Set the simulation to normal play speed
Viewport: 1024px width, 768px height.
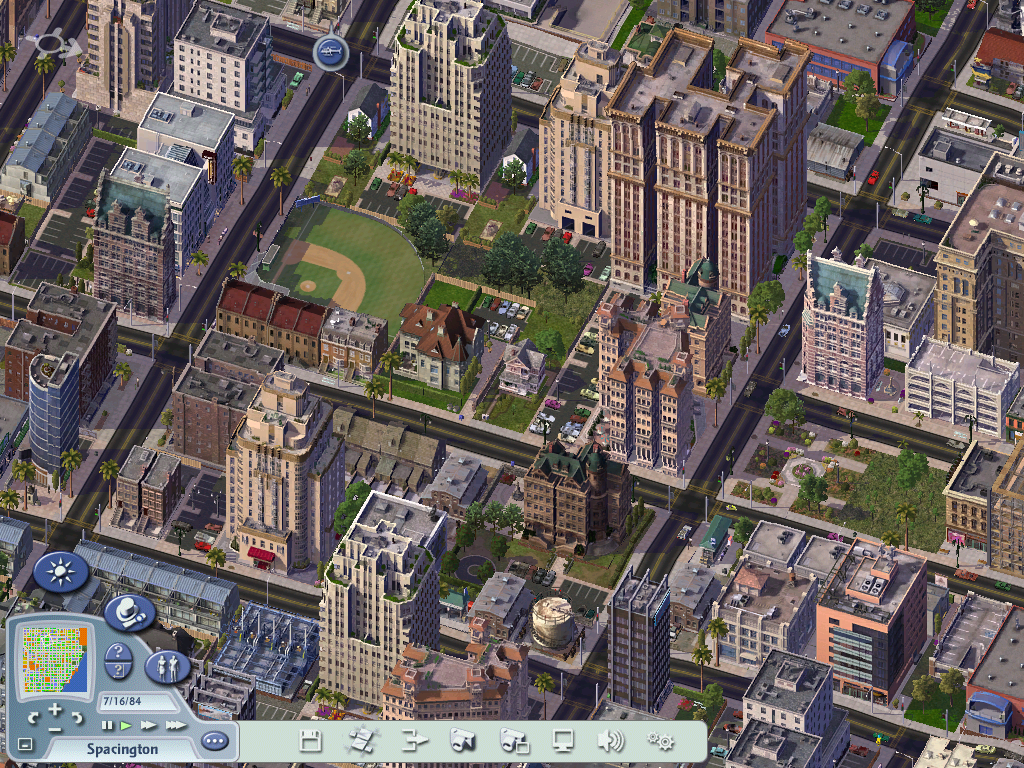click(x=126, y=725)
